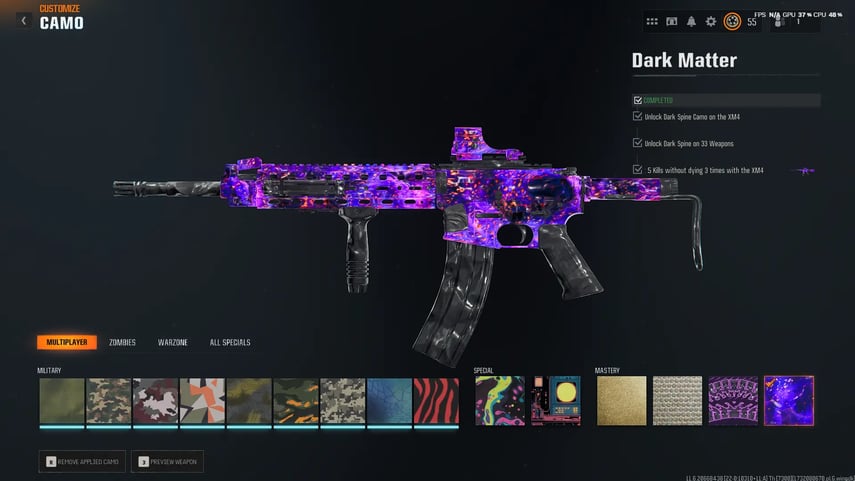Image resolution: width=855 pixels, height=481 pixels.
Task: Open the settings gear icon
Action: [x=711, y=21]
